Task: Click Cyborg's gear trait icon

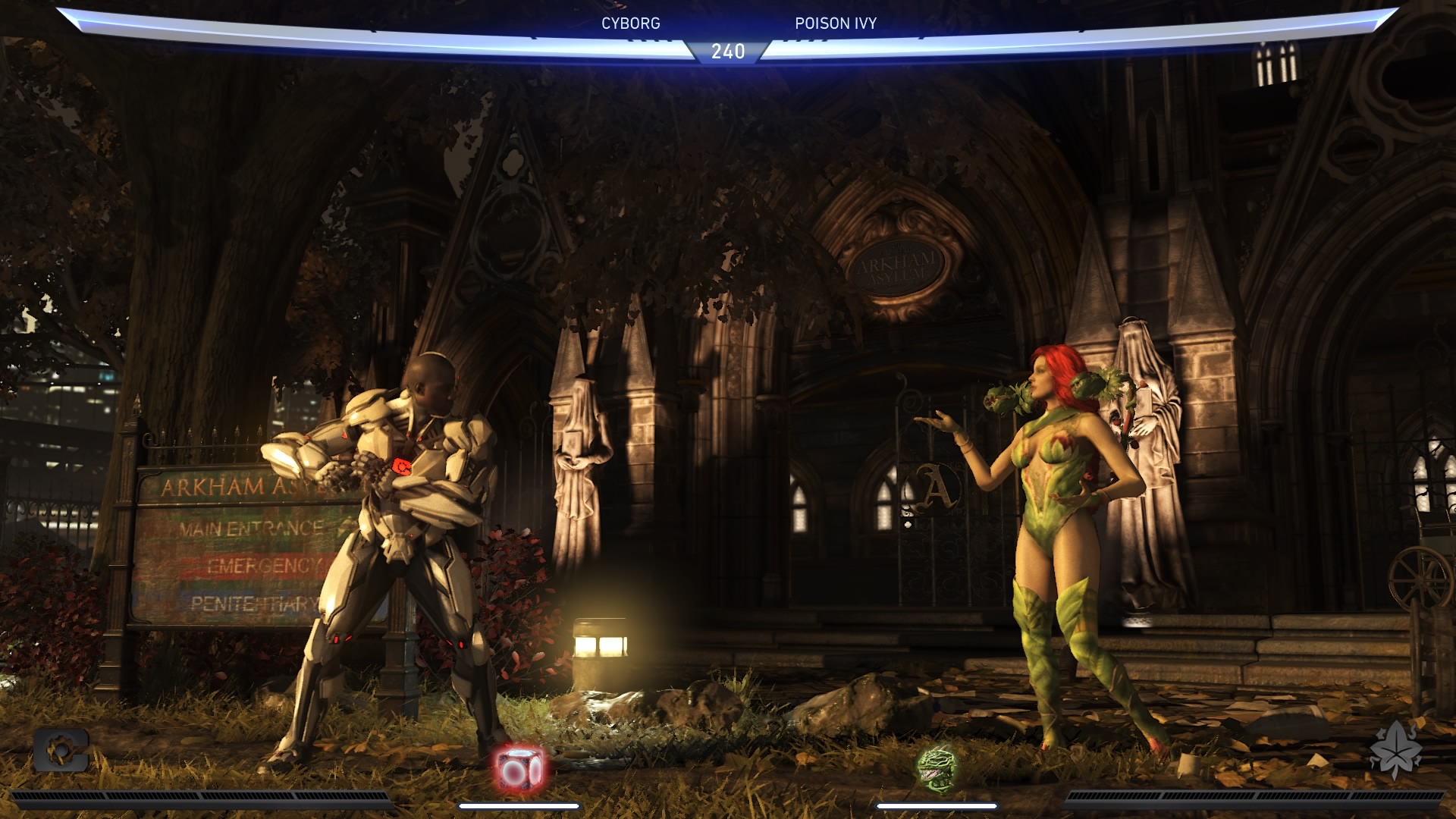Action: point(61,750)
